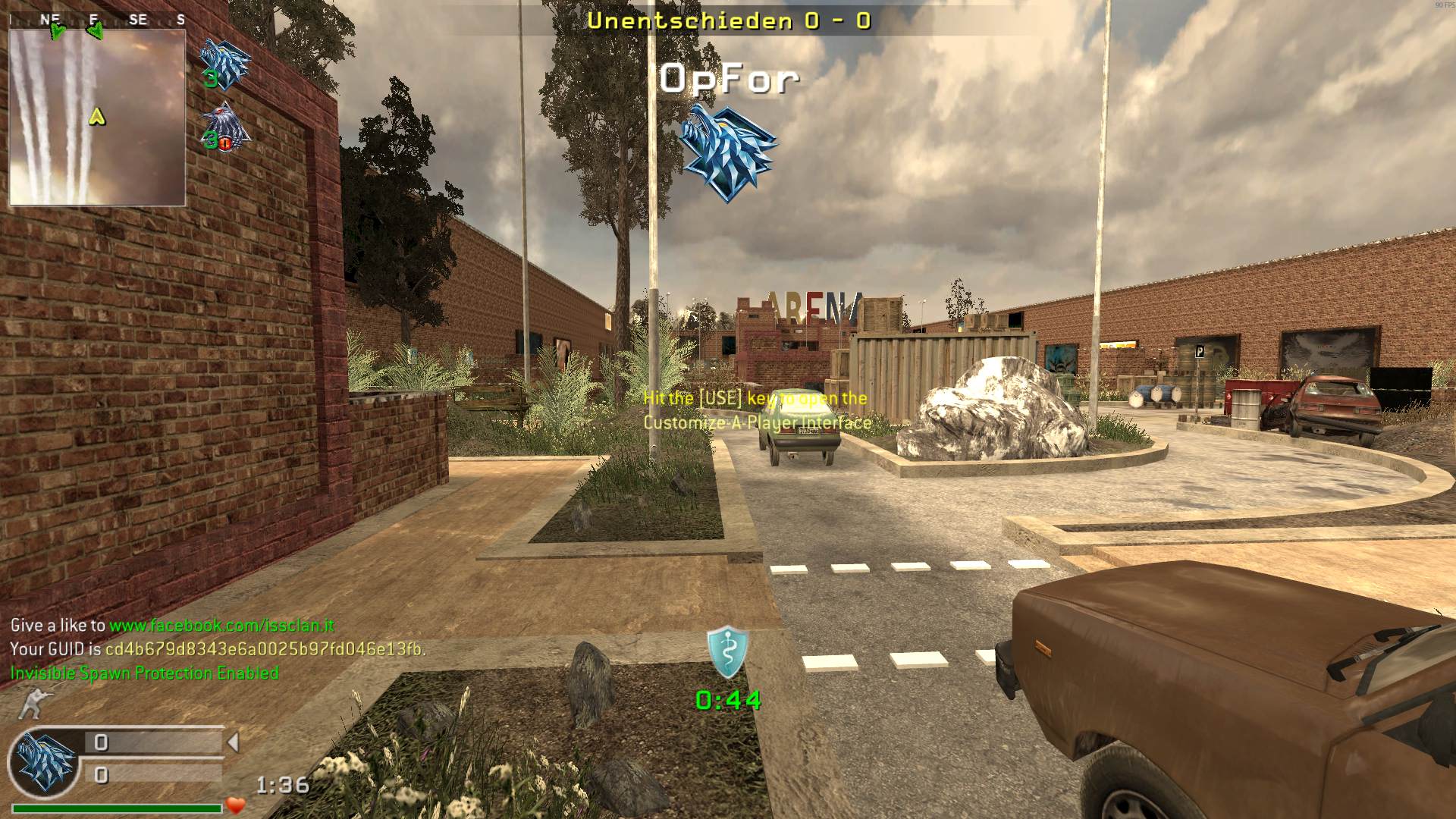Click the small wolf team icon beside the minimap

pos(224,62)
